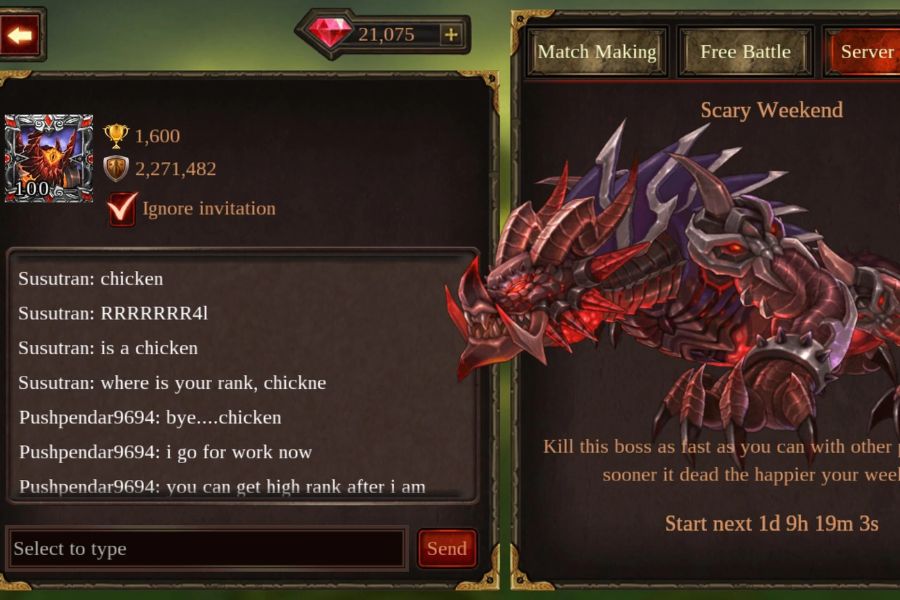Go back with the arrow button
Viewport: 900px width, 600px height.
click(x=20, y=36)
